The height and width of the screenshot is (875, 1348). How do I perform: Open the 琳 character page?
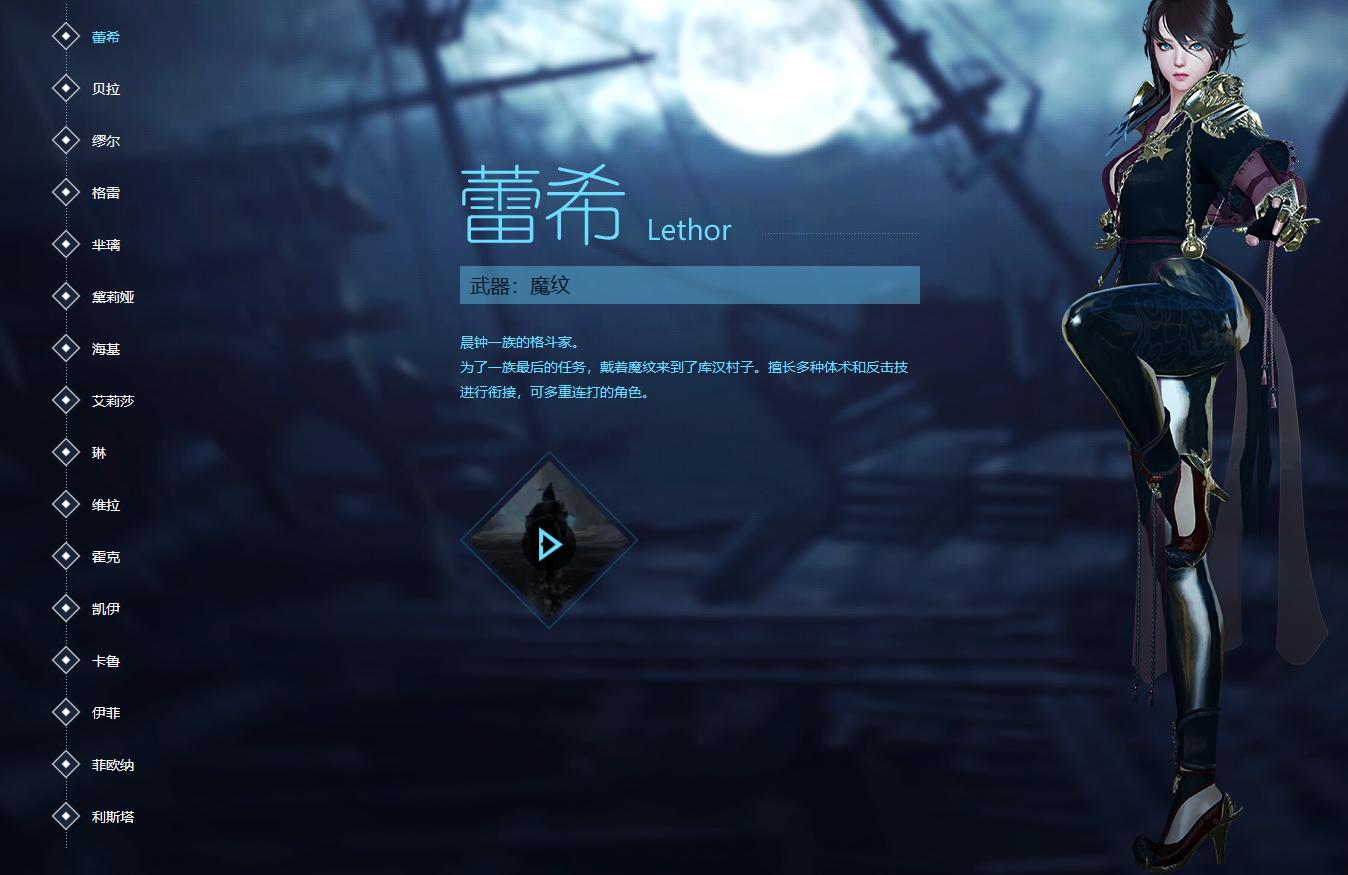(101, 452)
